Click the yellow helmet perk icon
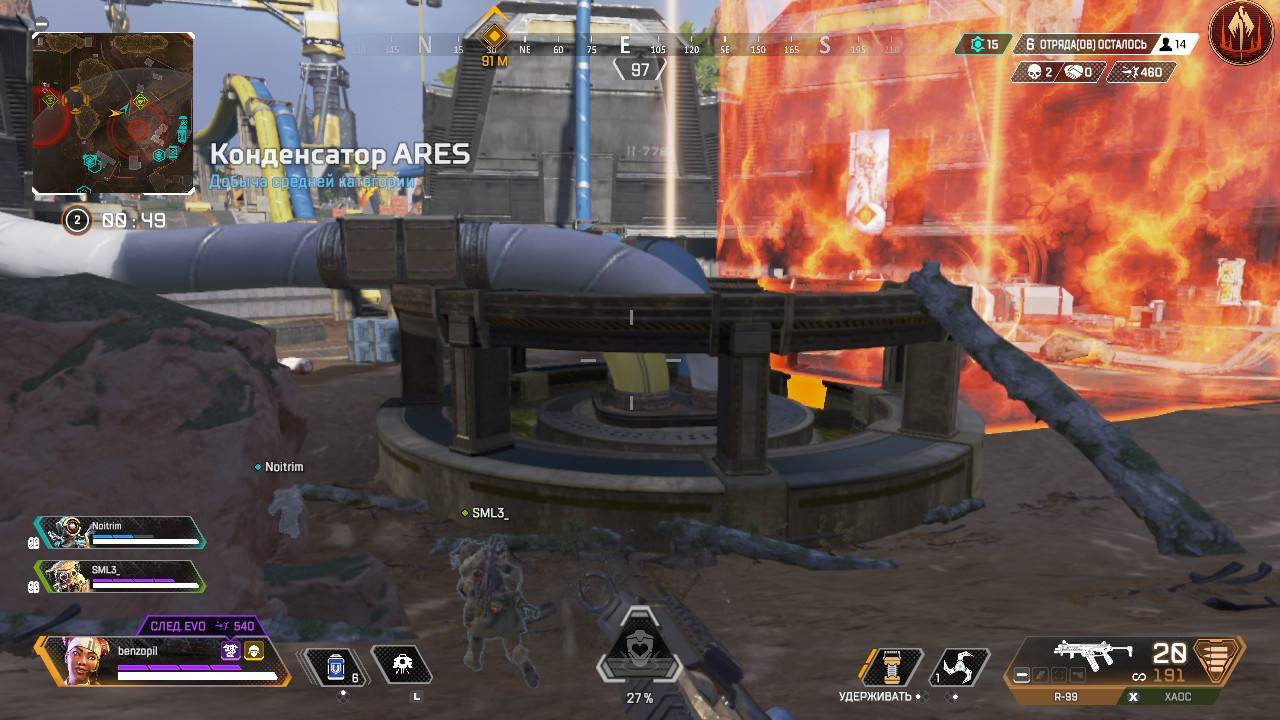The image size is (1280, 720). click(254, 651)
